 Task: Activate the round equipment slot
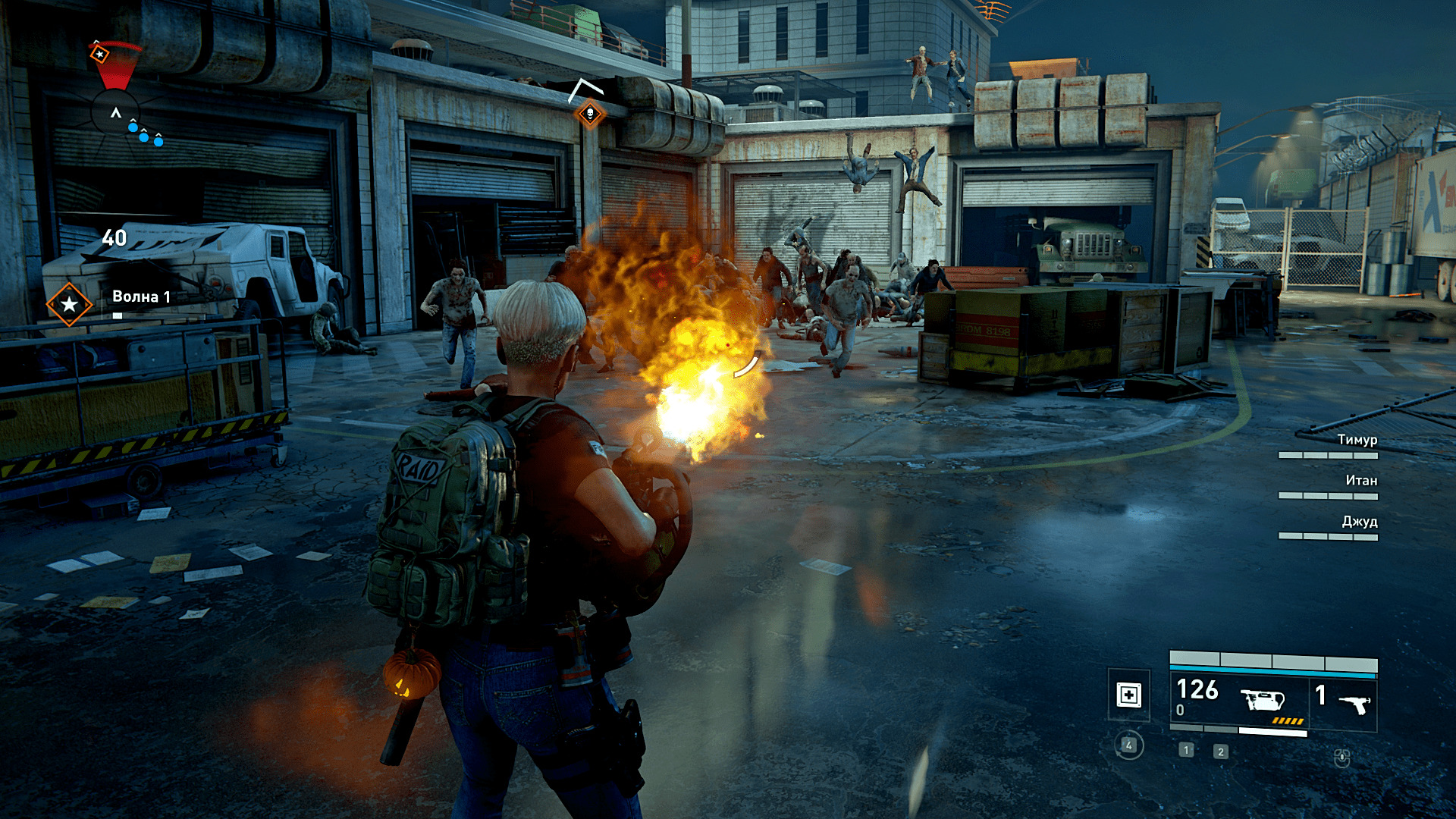pyautogui.click(x=1128, y=745)
